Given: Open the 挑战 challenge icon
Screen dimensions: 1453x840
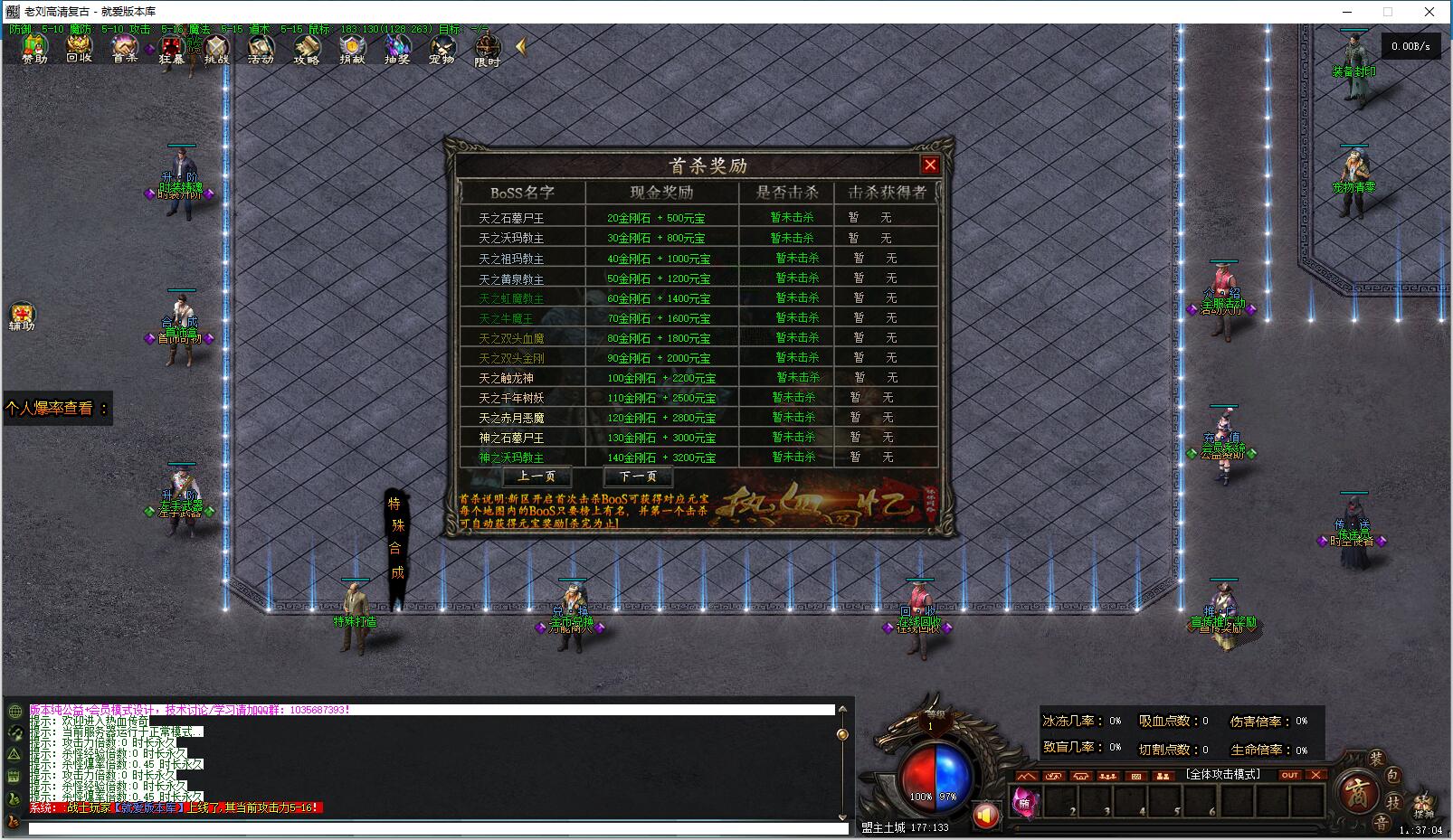Looking at the screenshot, I should [216, 47].
